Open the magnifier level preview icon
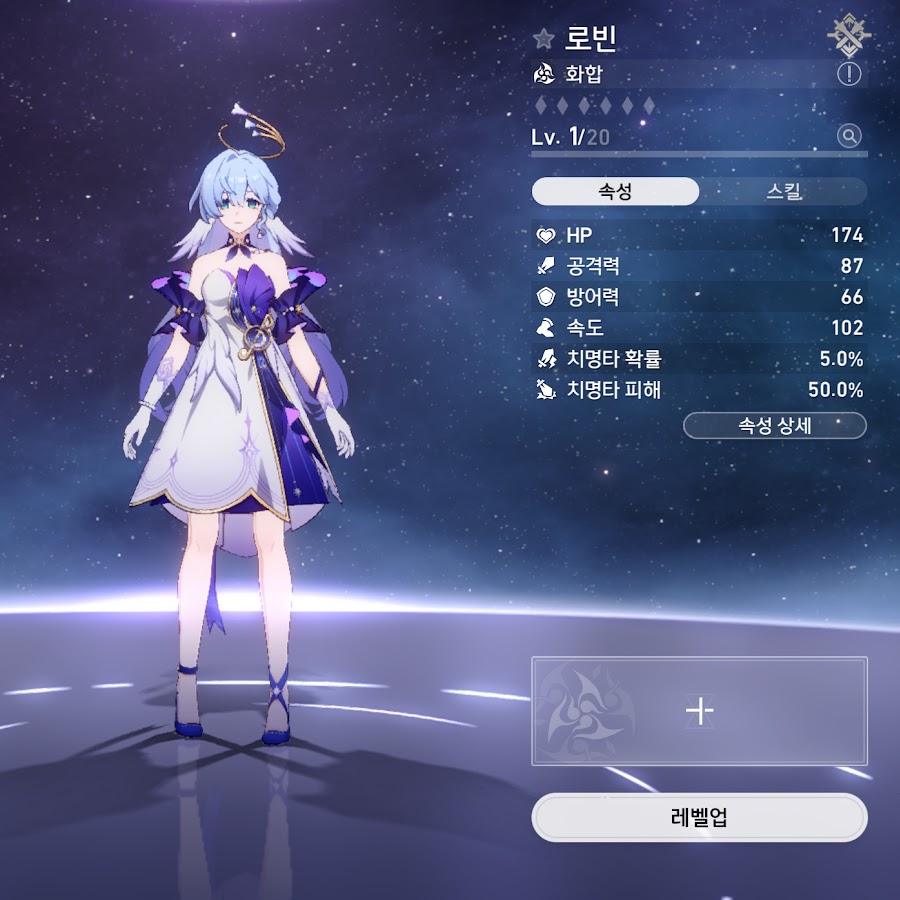Image resolution: width=900 pixels, height=900 pixels. click(849, 136)
